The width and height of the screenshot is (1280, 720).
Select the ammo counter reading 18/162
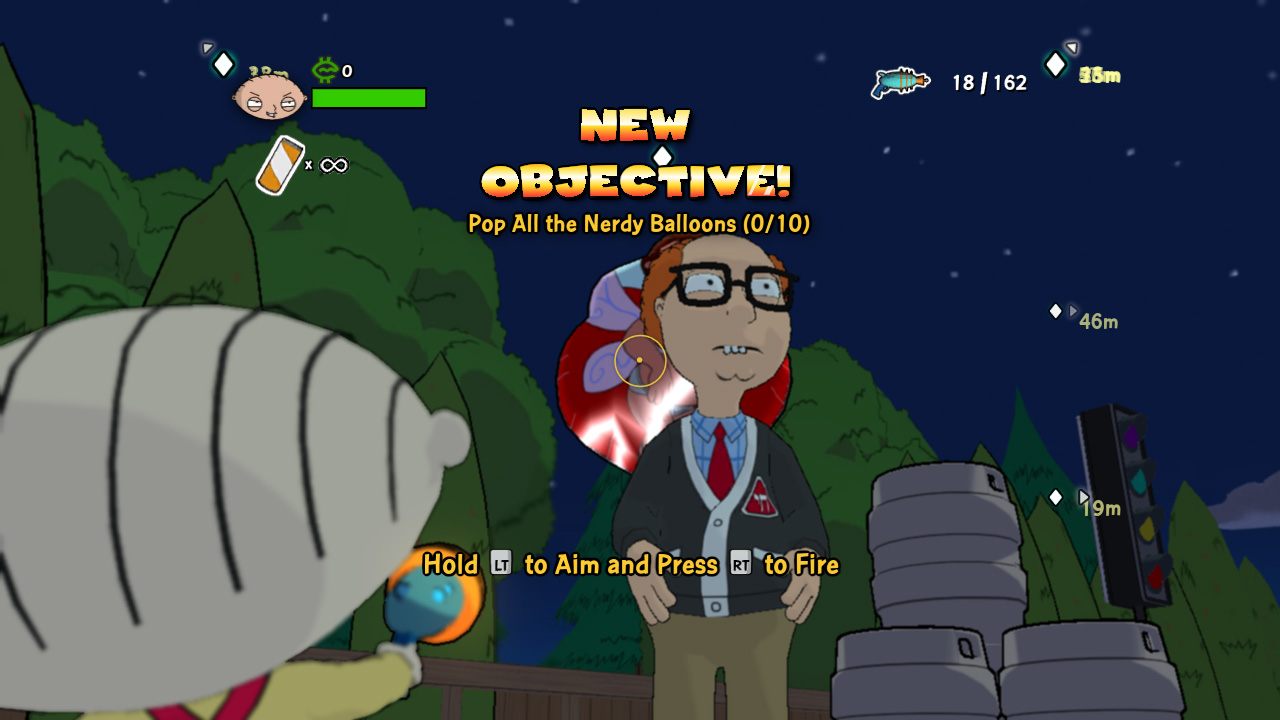click(992, 82)
